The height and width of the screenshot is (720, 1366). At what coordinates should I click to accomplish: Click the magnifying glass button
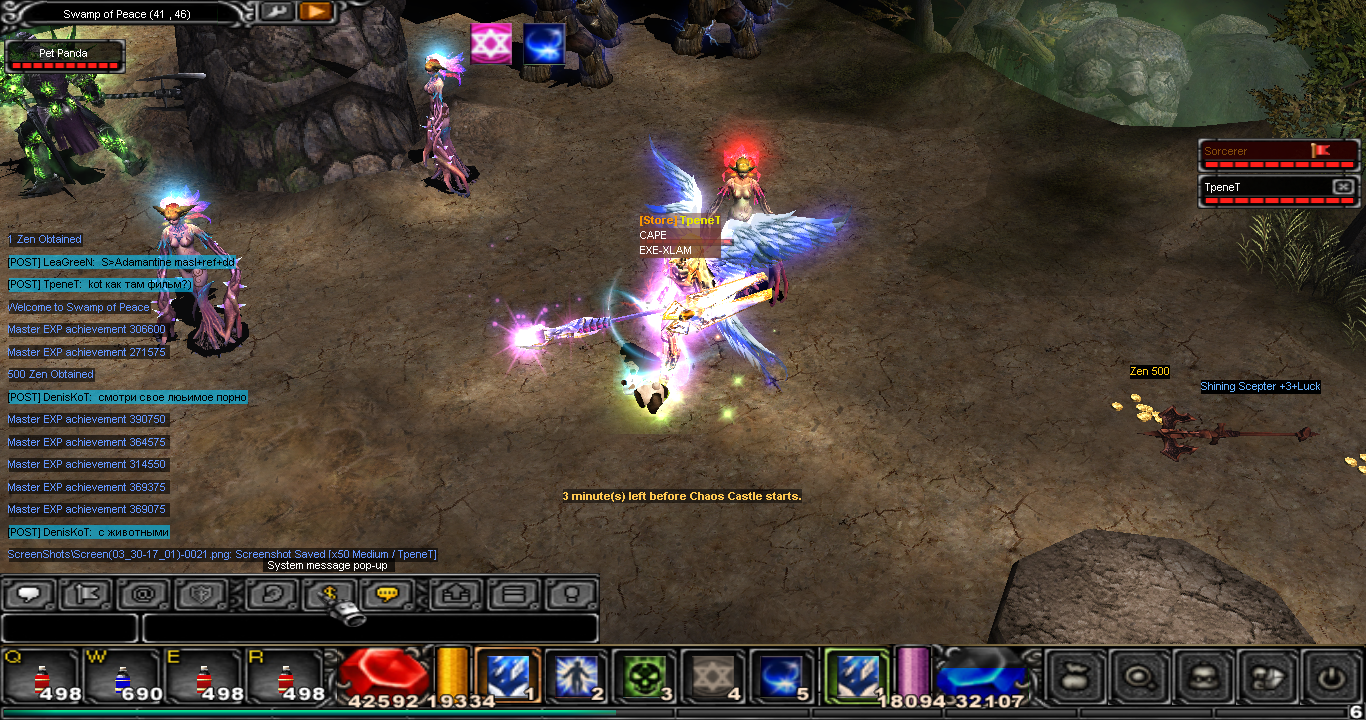[x=1139, y=677]
